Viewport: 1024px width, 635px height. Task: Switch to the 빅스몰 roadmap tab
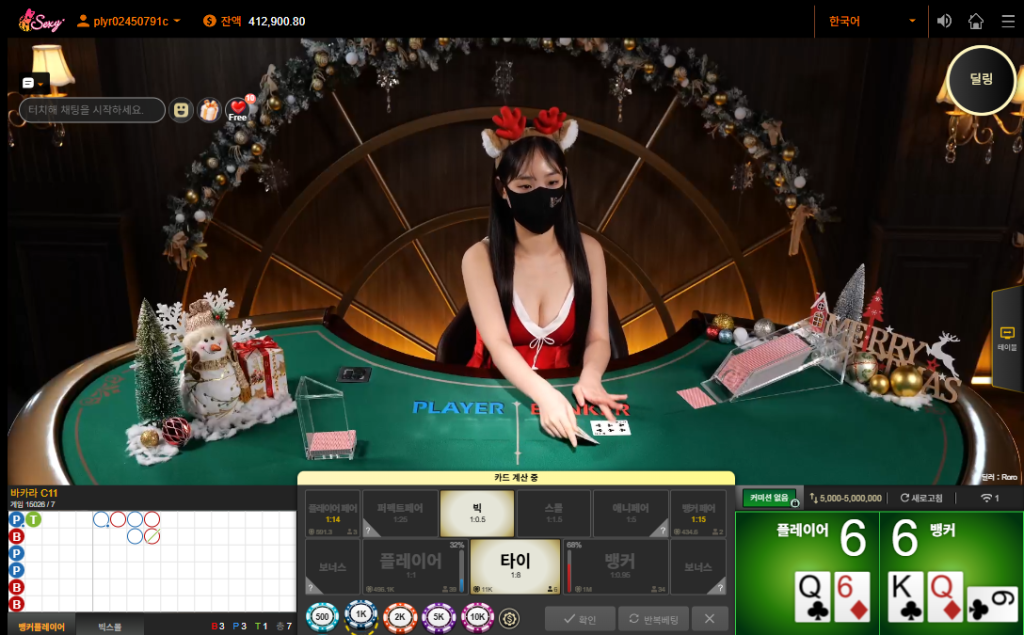pos(109,626)
